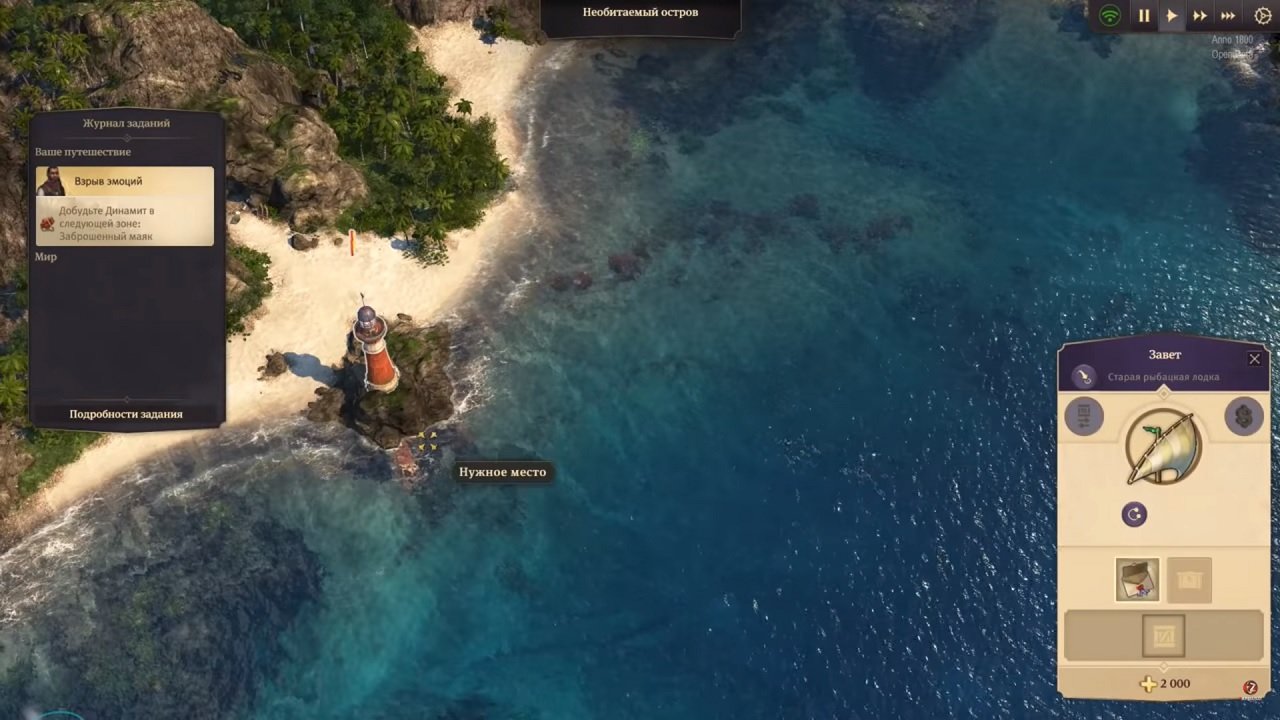Click the return-to-port arrow icon
Screen dimensions: 1280x720
[x=1134, y=514]
